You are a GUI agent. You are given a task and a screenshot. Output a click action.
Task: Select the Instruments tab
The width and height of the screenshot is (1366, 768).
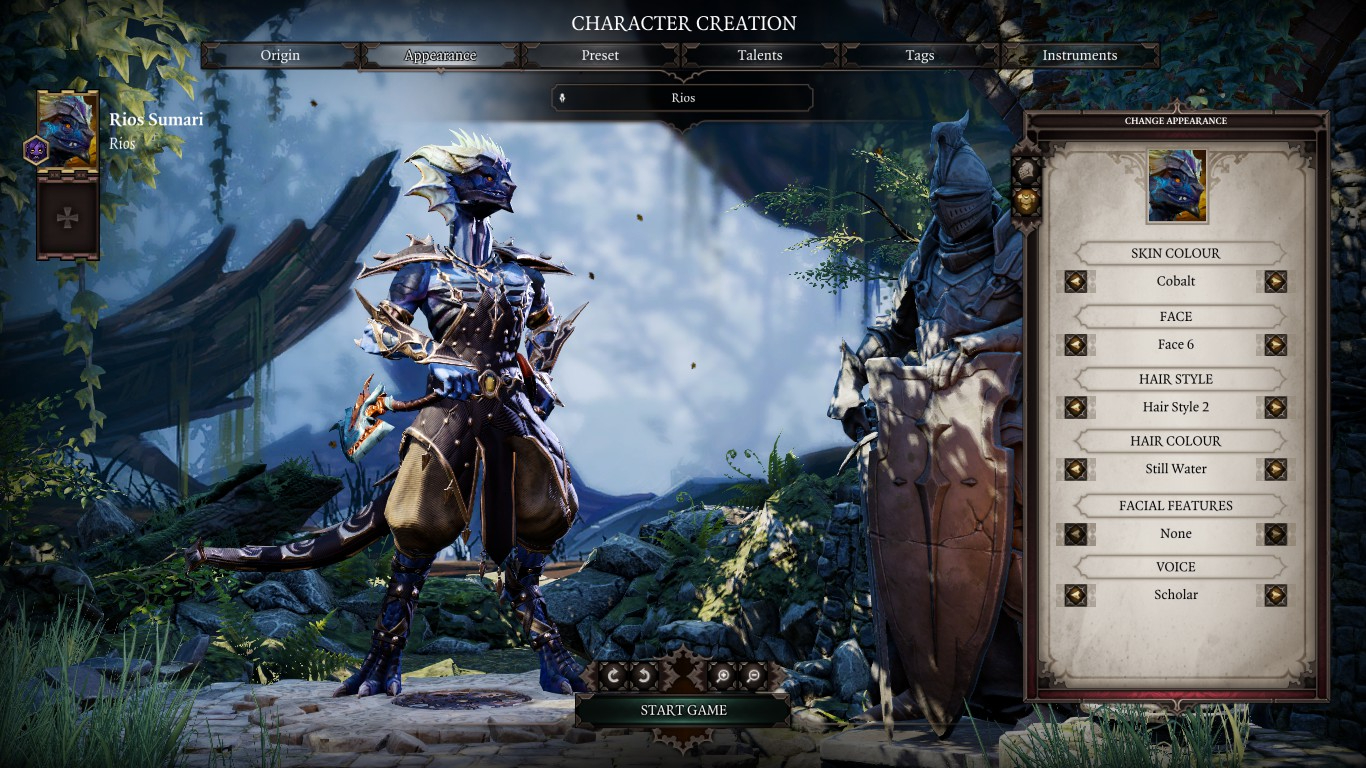[1079, 56]
